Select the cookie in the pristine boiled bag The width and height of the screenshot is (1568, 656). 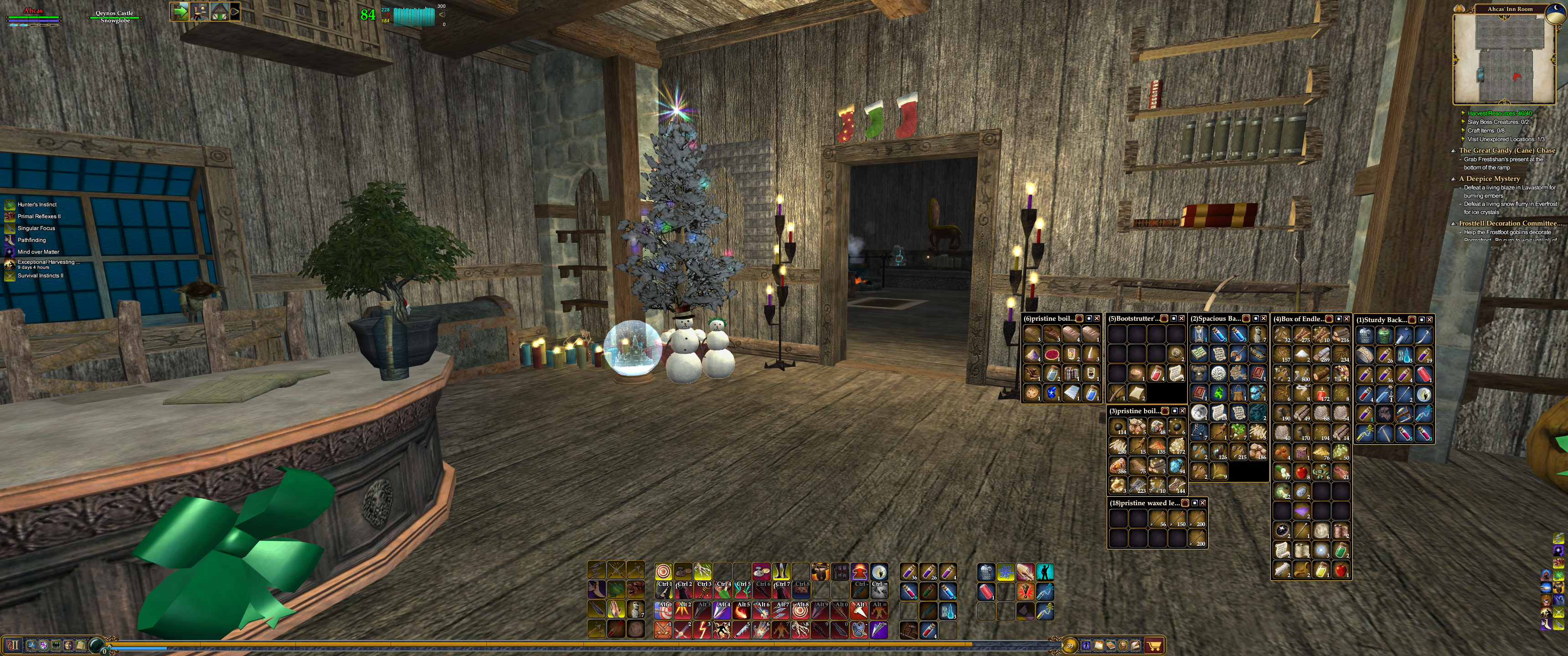[1032, 393]
